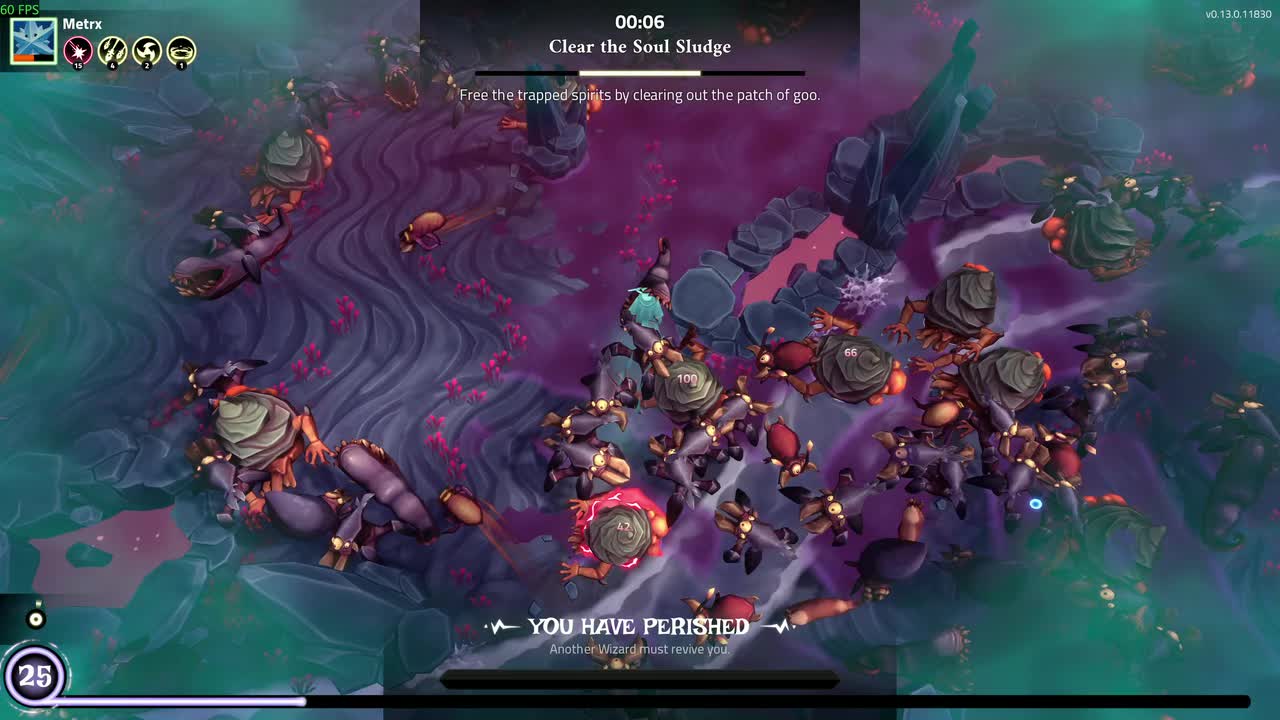Click the glowing blue orb on the right

1036,504
